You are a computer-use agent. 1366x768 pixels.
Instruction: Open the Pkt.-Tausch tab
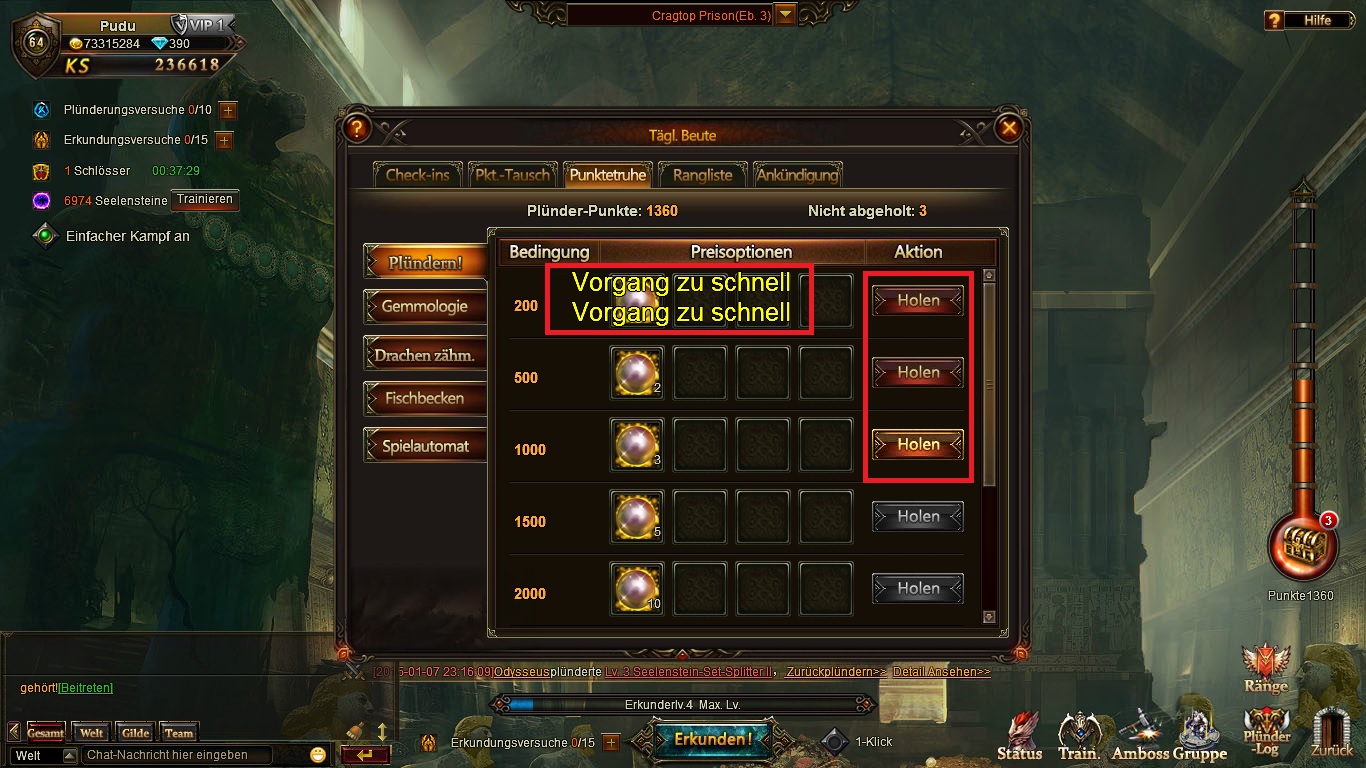tap(510, 175)
